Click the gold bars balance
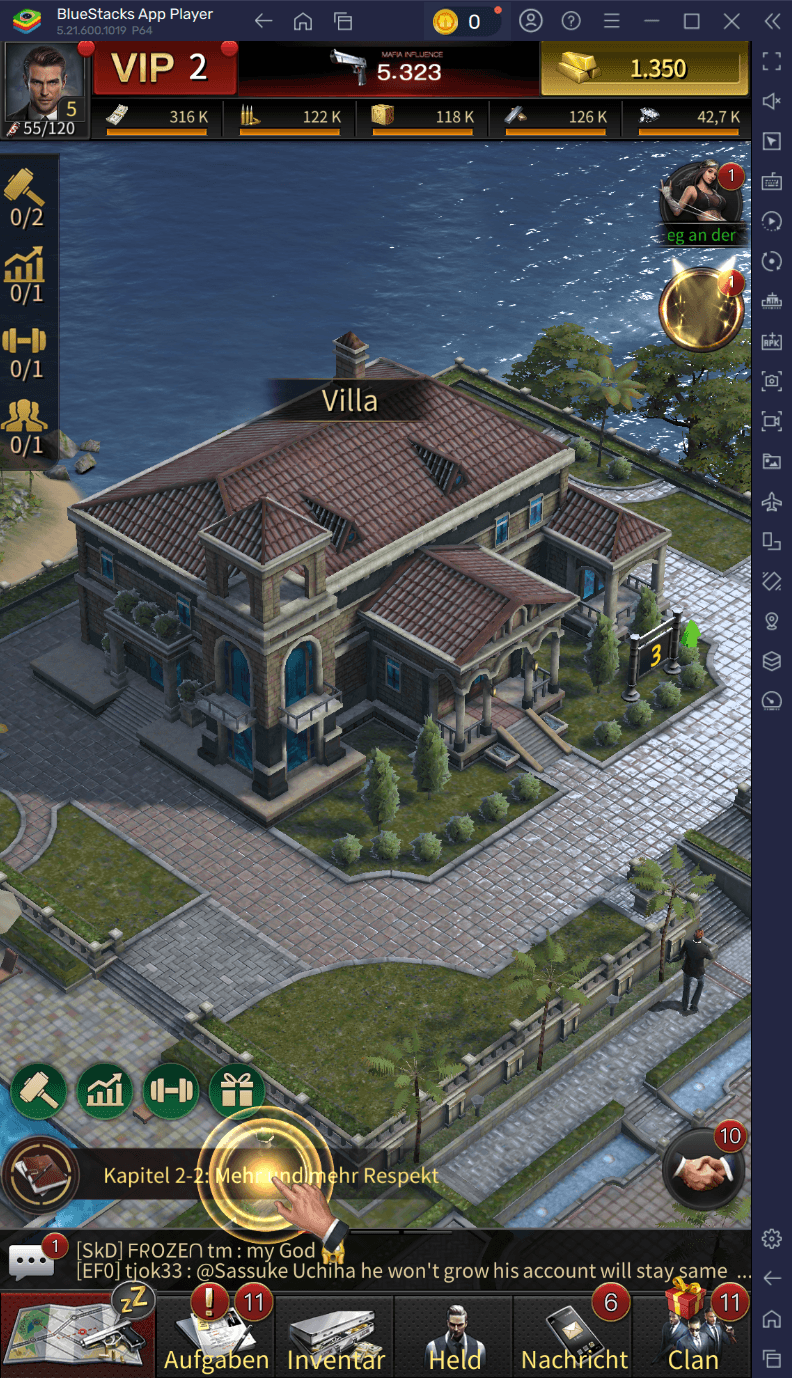This screenshot has width=792, height=1378. click(x=644, y=68)
